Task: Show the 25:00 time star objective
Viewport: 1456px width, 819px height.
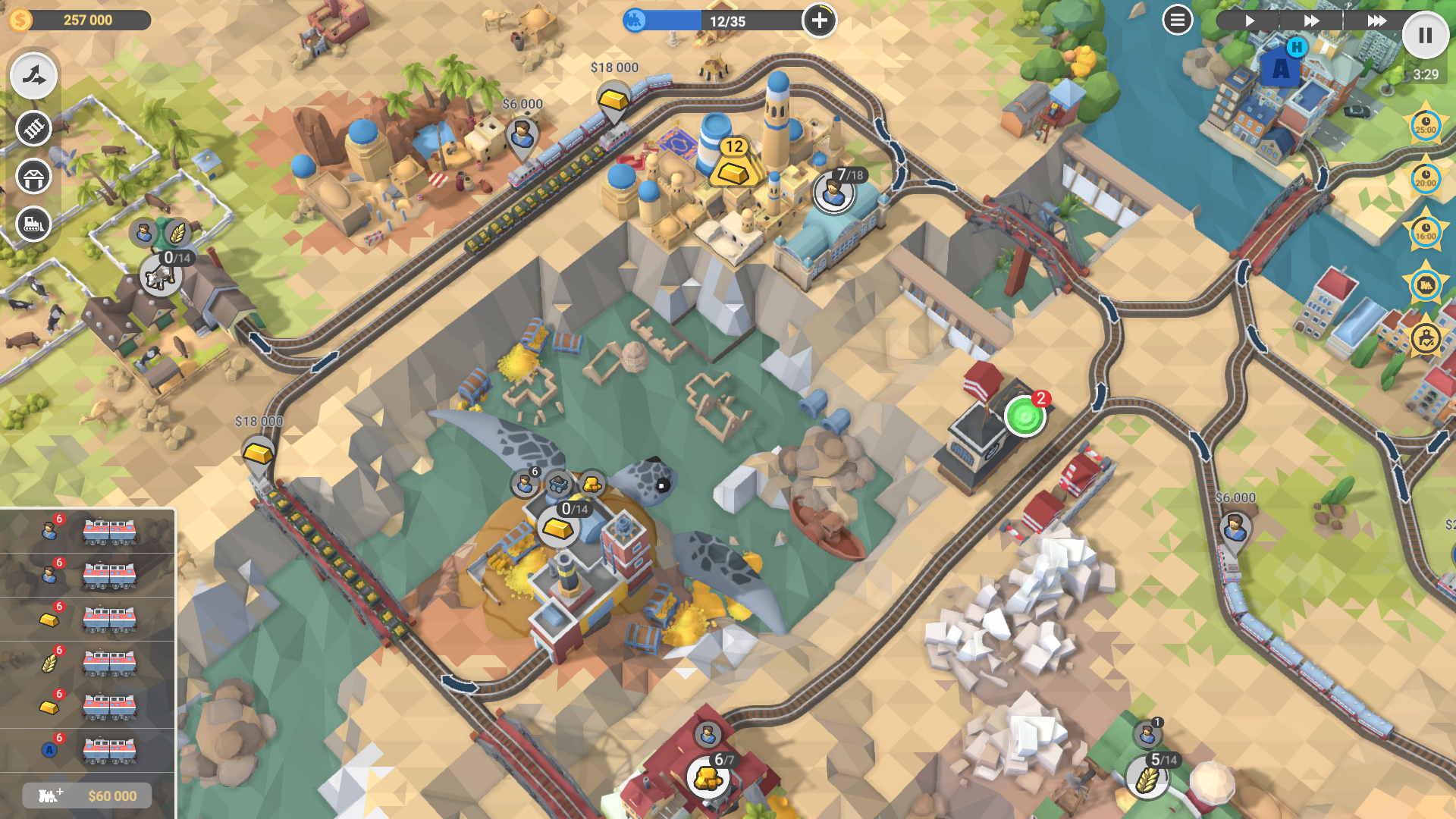Action: pos(1426,126)
